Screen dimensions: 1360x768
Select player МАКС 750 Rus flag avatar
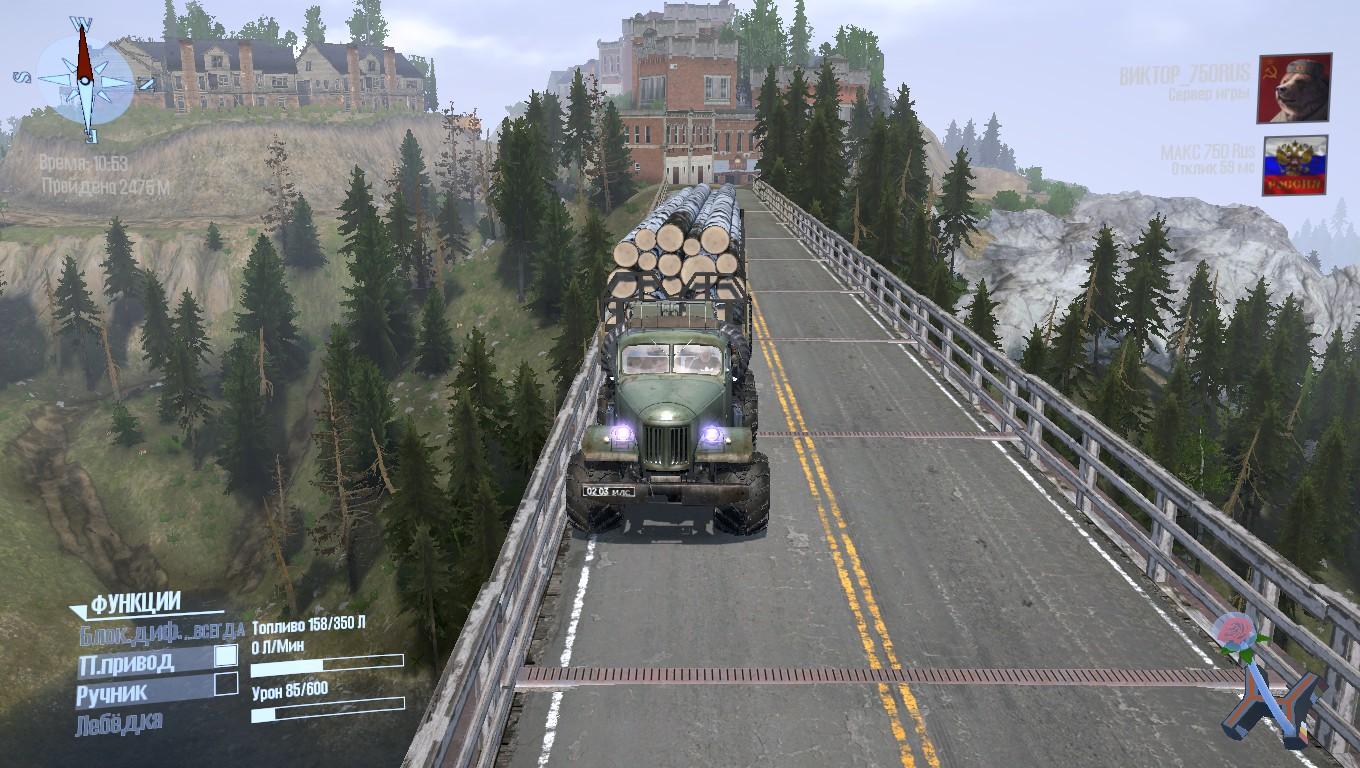(1294, 165)
